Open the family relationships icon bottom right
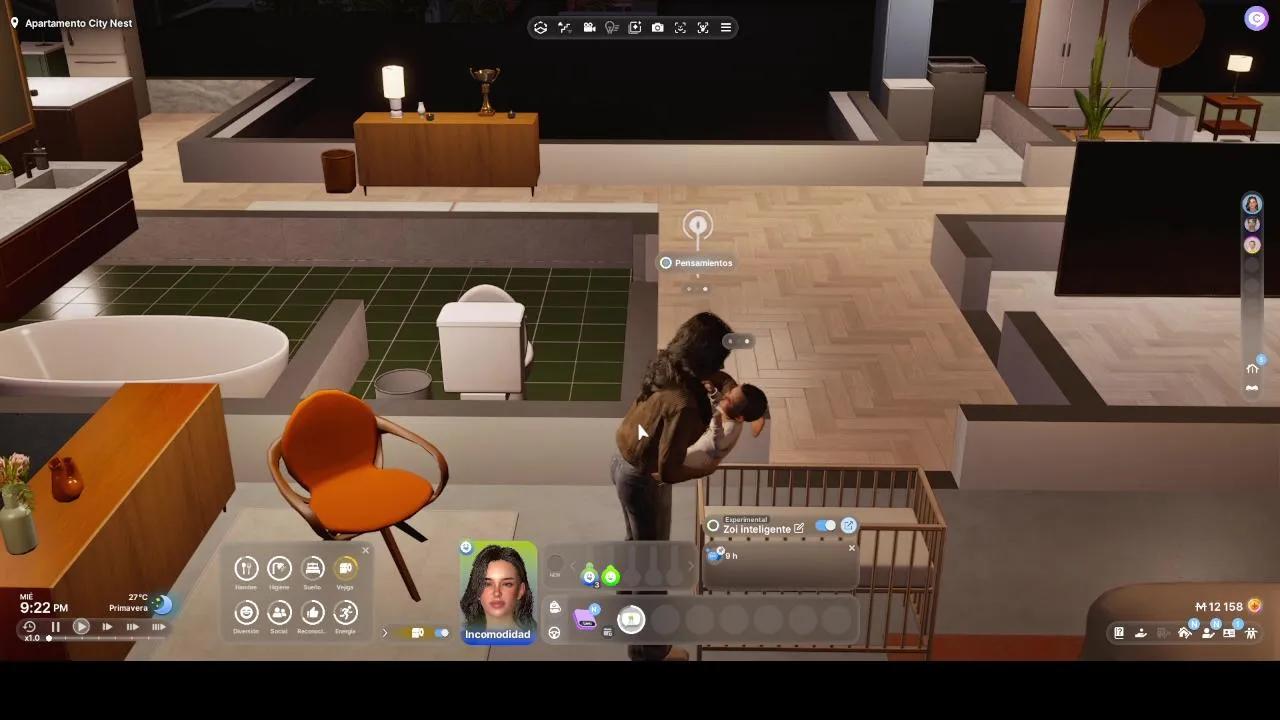The width and height of the screenshot is (1280, 720). click(x=1252, y=633)
